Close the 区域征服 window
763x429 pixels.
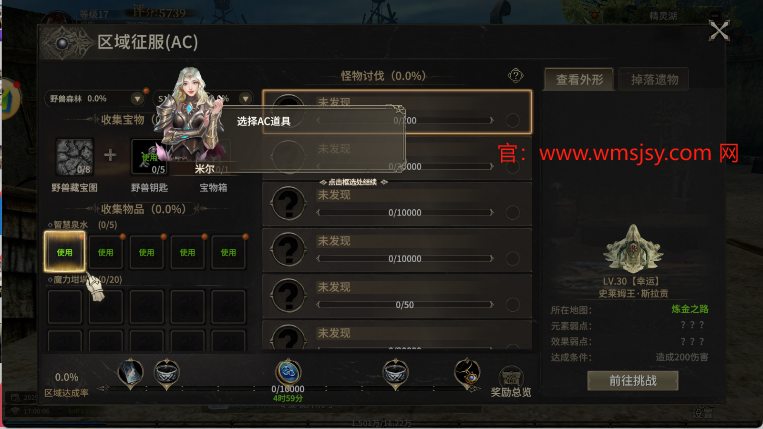pos(718,32)
